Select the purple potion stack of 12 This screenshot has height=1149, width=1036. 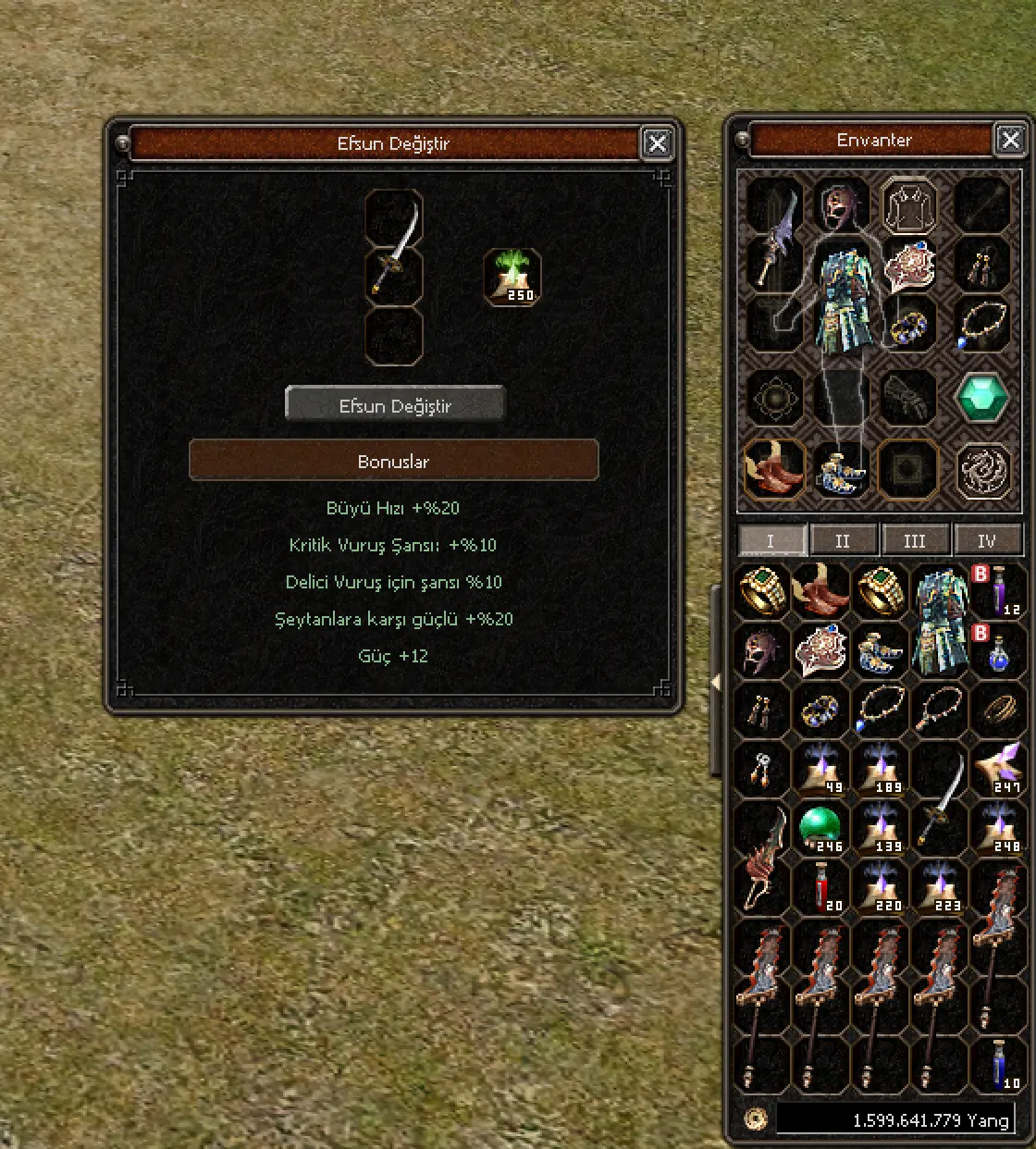(x=997, y=589)
